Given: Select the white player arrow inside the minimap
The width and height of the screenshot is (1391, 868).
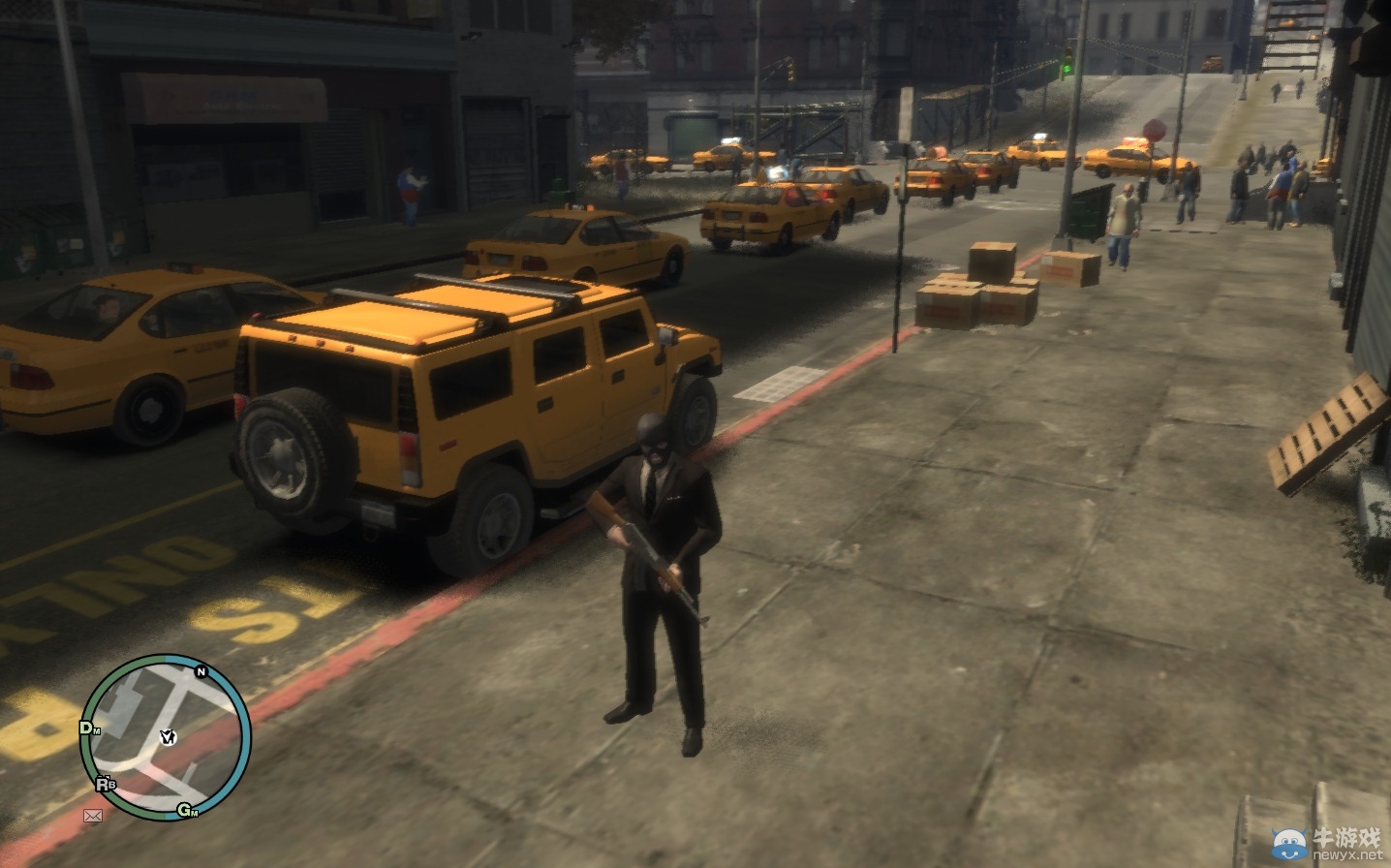Looking at the screenshot, I should point(169,736).
